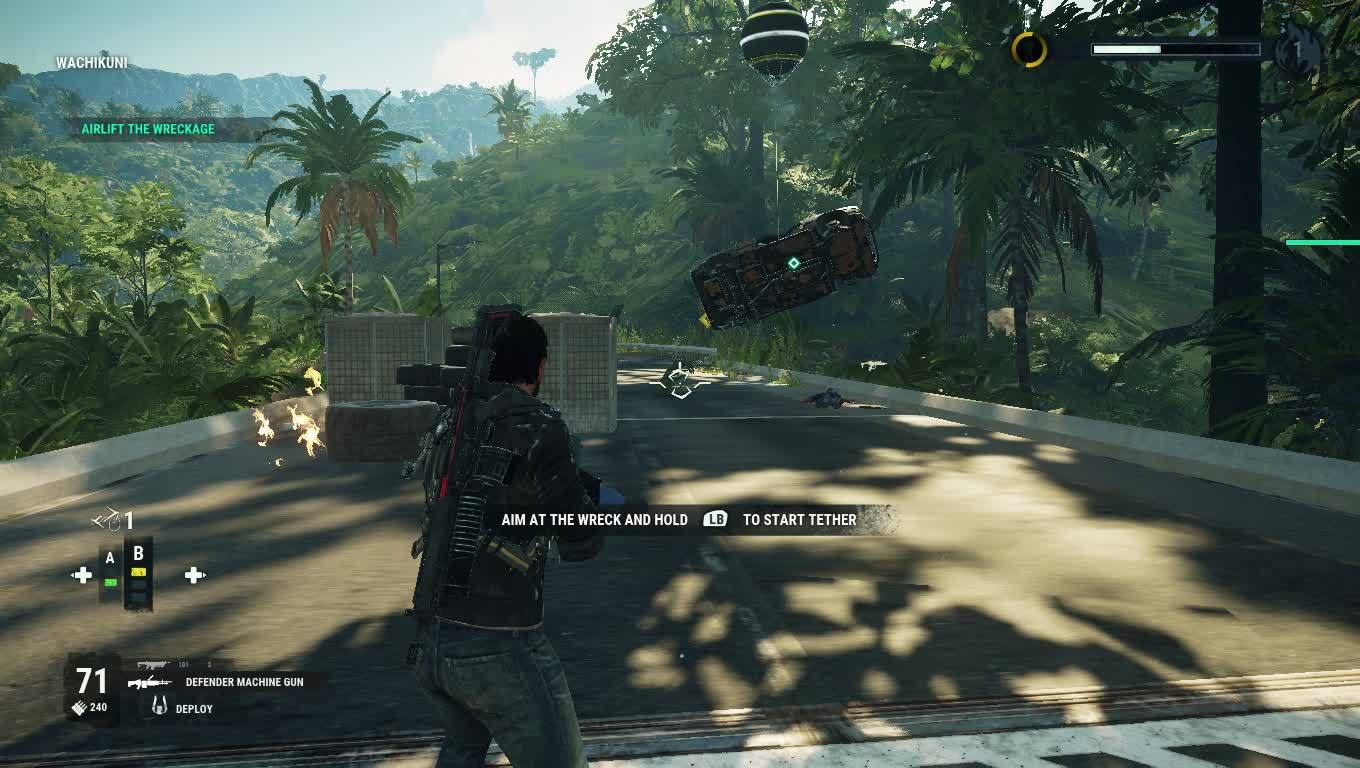Click the Deploy icon
The width and height of the screenshot is (1360, 768).
(x=158, y=707)
